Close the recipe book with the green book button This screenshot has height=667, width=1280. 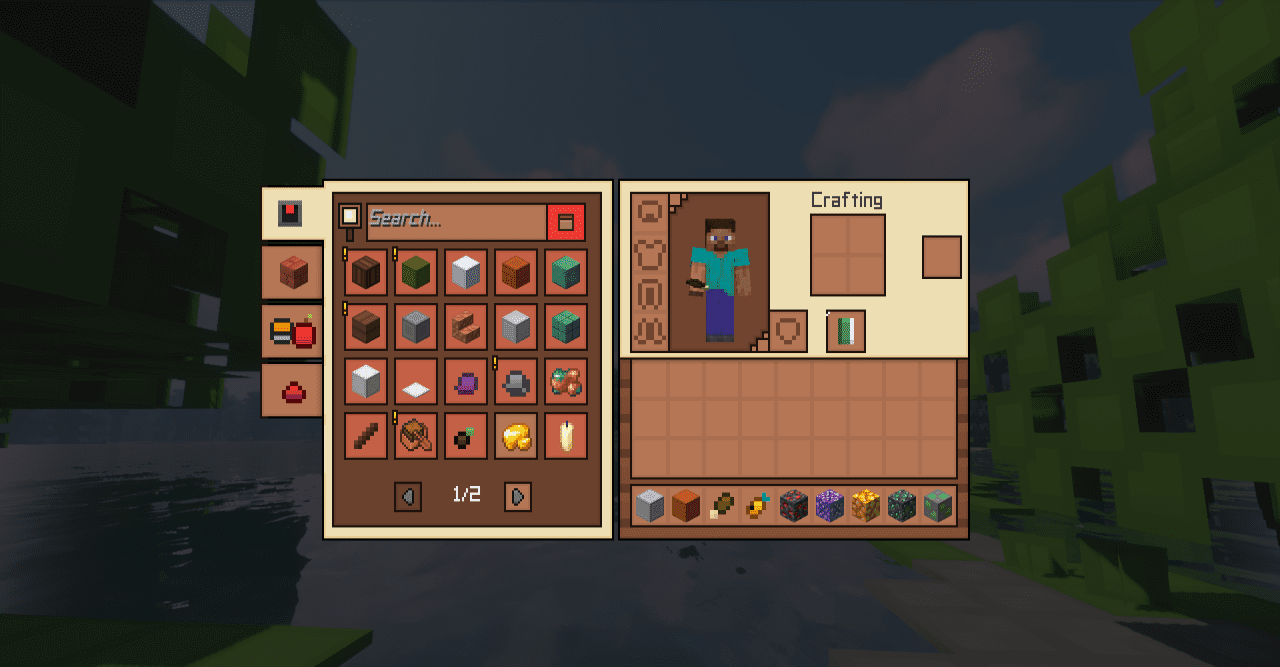pyautogui.click(x=846, y=331)
